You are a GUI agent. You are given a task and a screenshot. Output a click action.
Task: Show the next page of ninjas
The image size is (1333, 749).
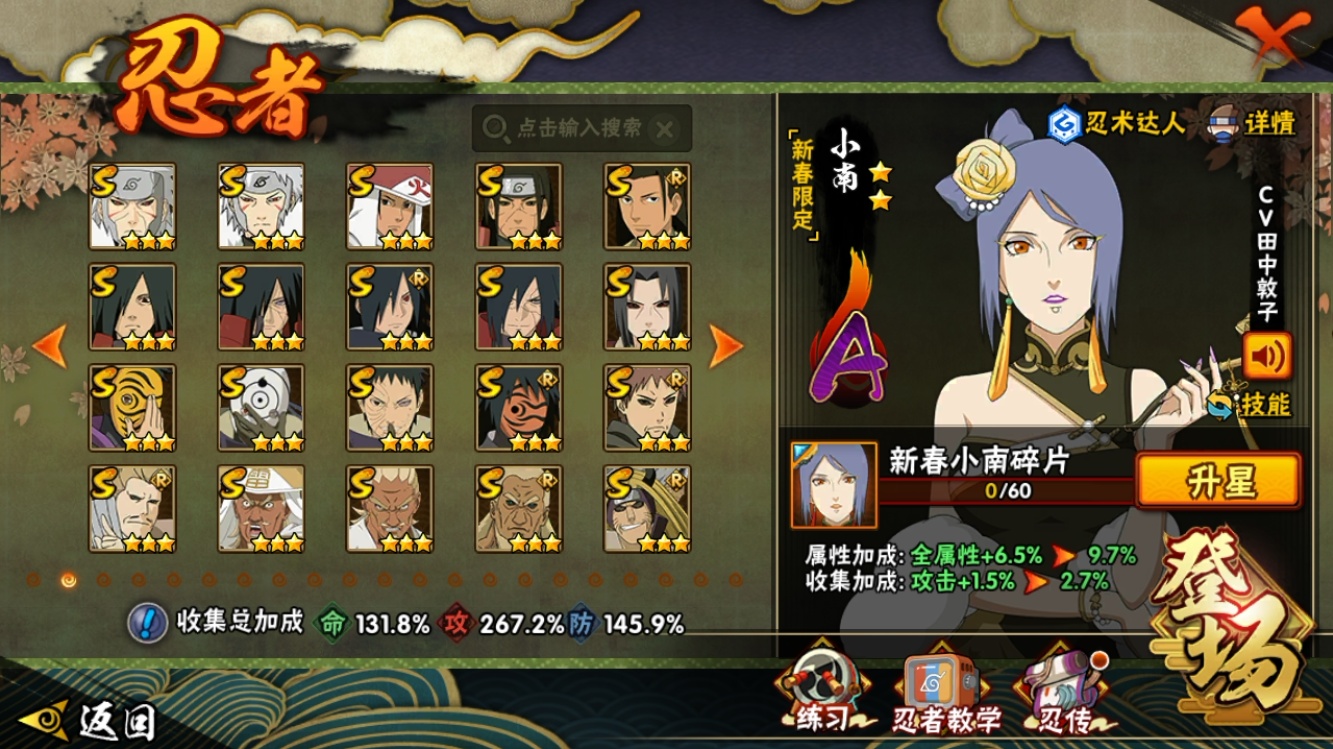(725, 346)
